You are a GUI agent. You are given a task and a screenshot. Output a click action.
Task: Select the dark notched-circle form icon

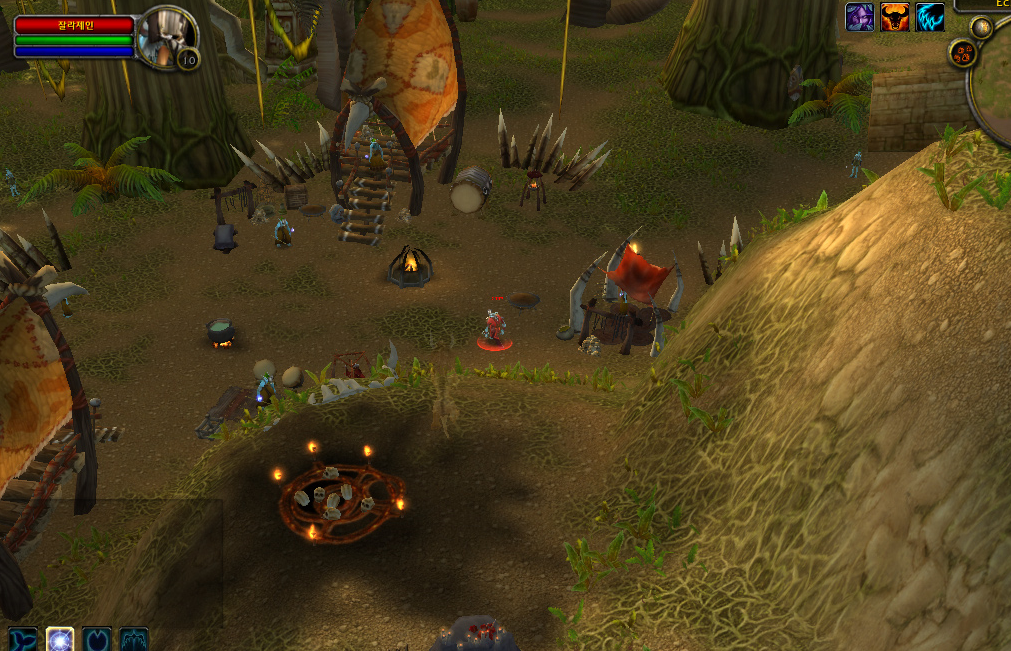(97, 639)
